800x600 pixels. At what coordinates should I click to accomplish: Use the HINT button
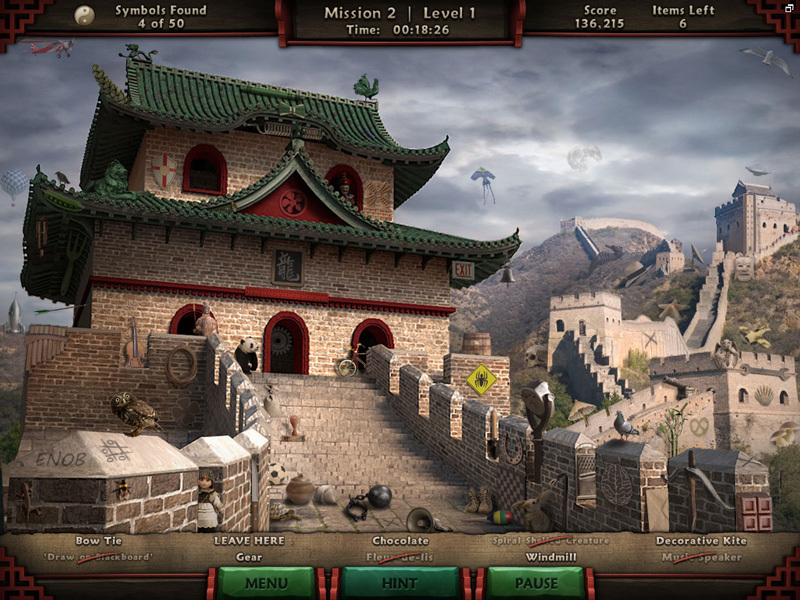coord(400,583)
